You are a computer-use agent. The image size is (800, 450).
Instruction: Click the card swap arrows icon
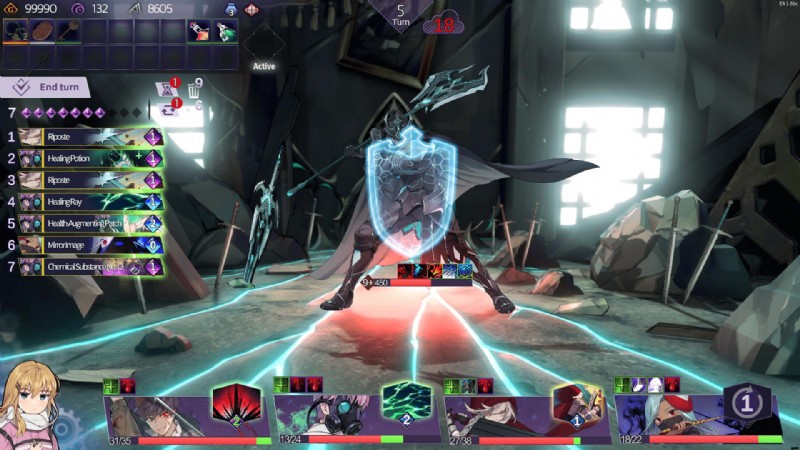[167, 107]
